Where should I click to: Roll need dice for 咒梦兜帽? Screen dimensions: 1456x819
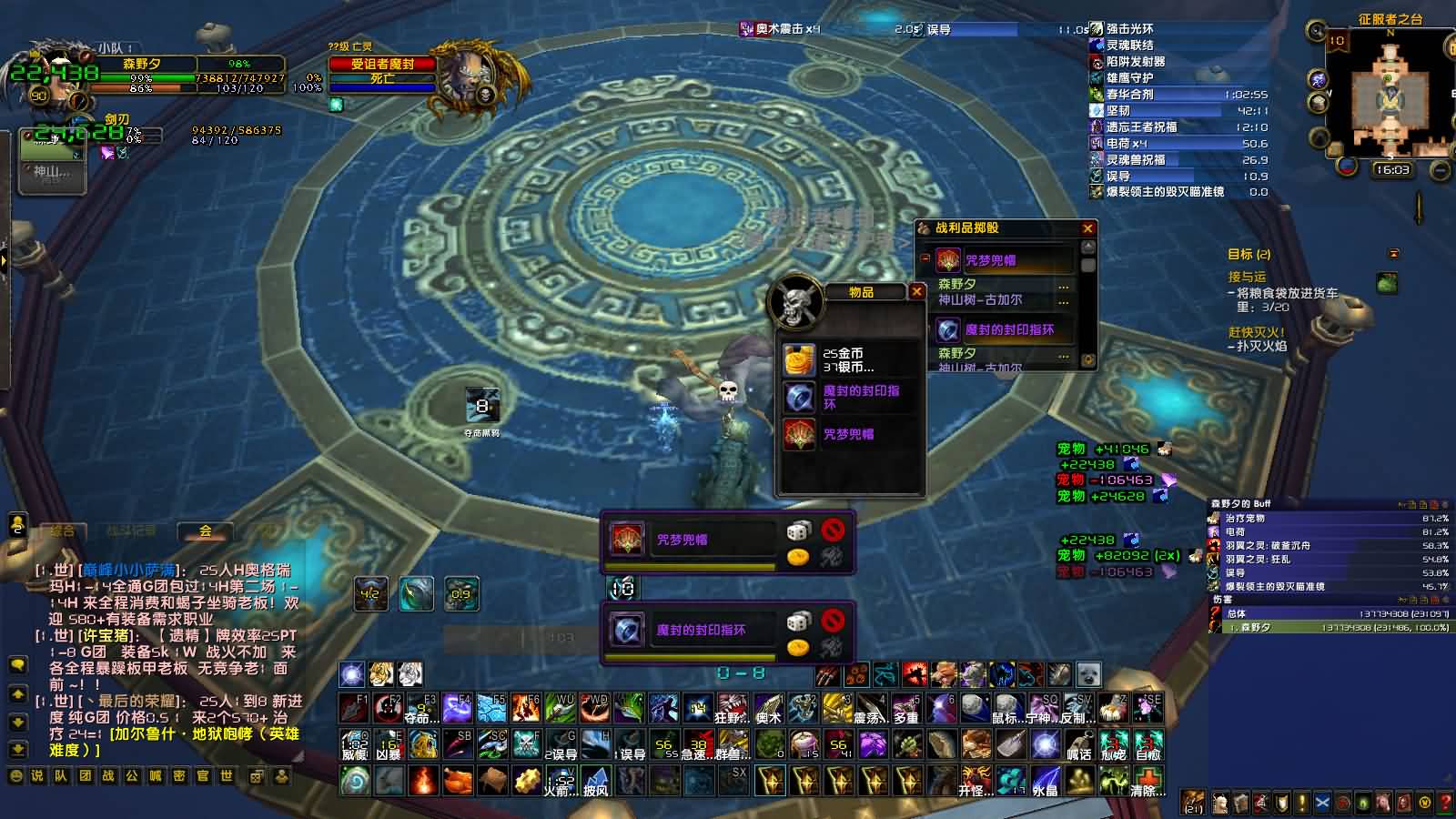pyautogui.click(x=798, y=531)
